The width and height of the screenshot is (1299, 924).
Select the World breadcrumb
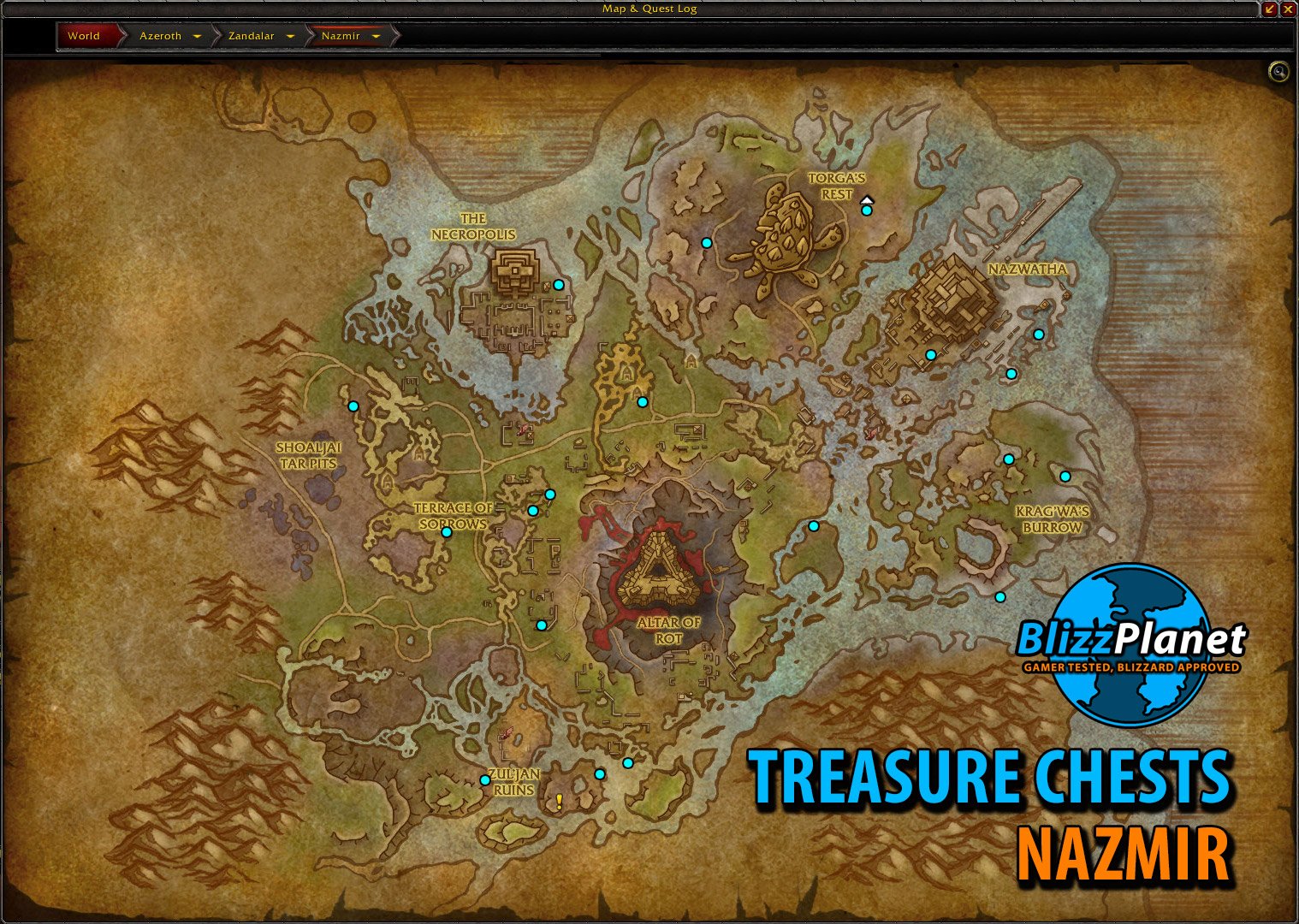(x=83, y=36)
